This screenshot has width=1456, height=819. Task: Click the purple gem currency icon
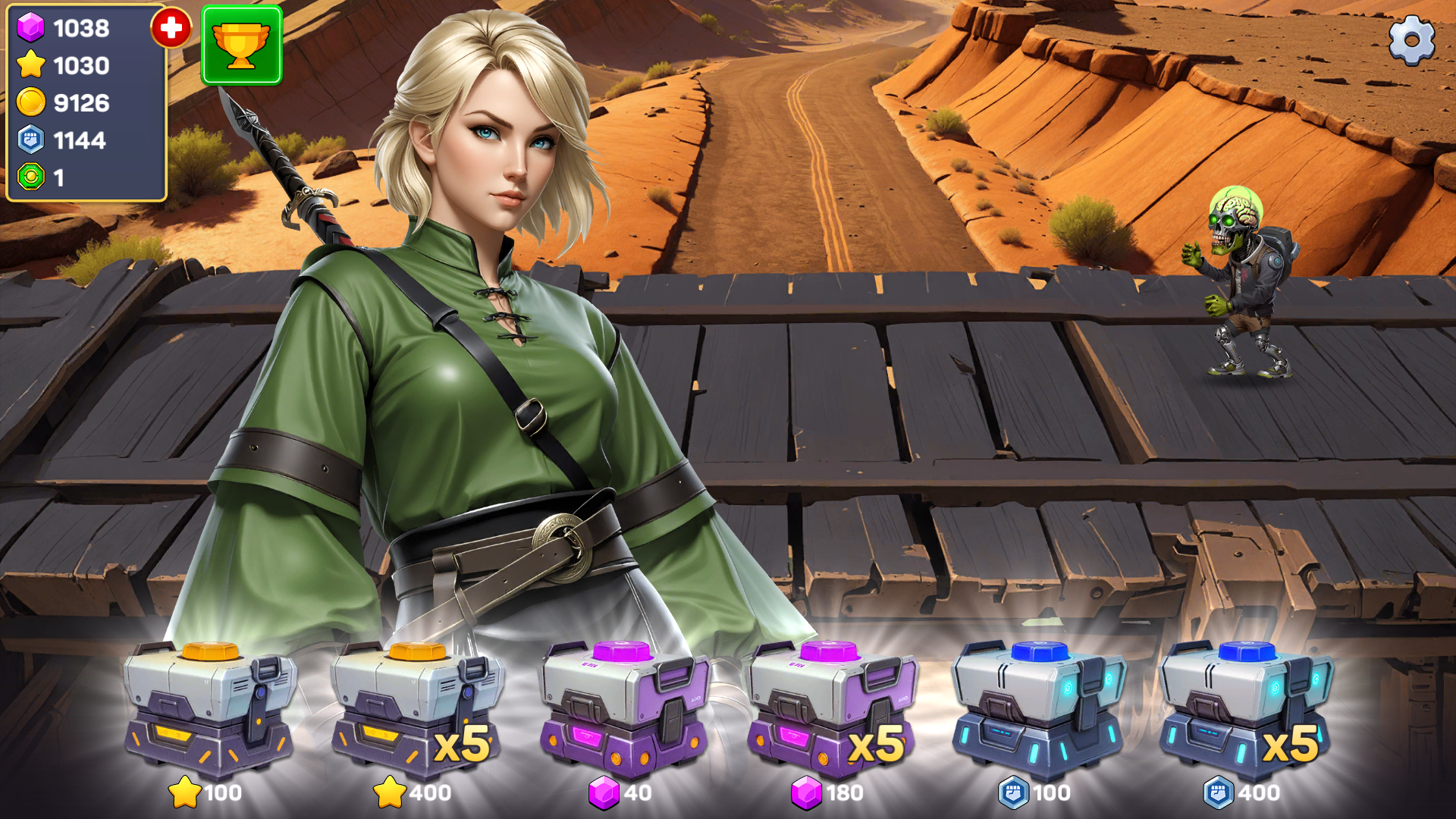(29, 30)
